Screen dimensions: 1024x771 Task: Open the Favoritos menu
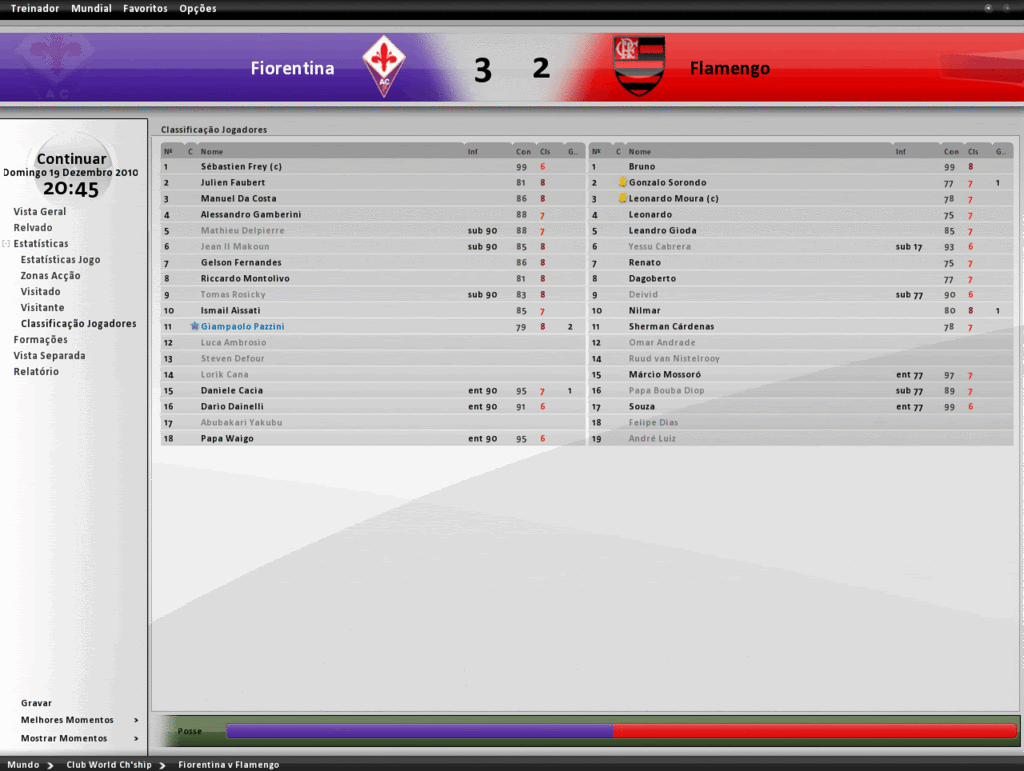(x=145, y=9)
